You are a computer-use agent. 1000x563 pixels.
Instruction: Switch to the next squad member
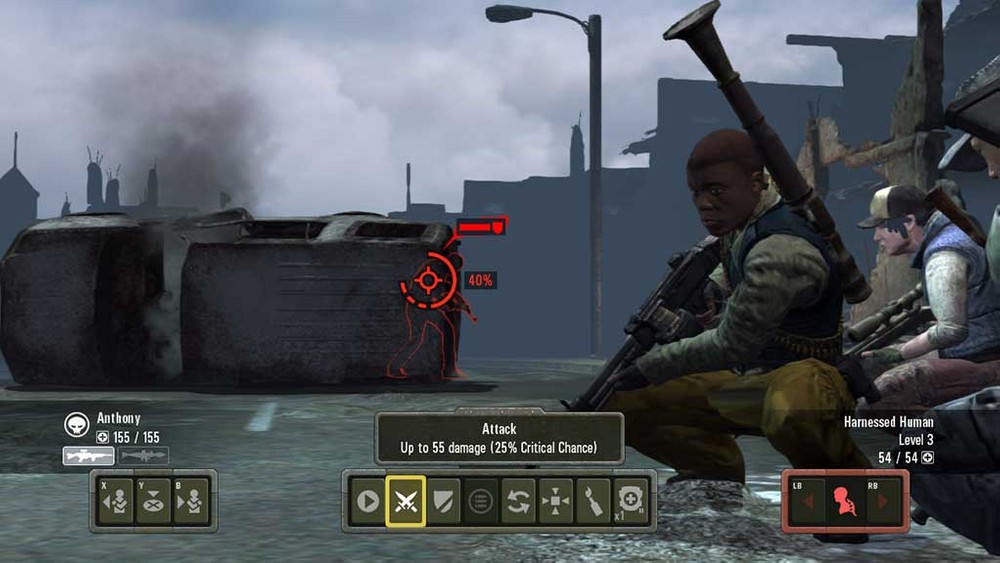(x=190, y=501)
